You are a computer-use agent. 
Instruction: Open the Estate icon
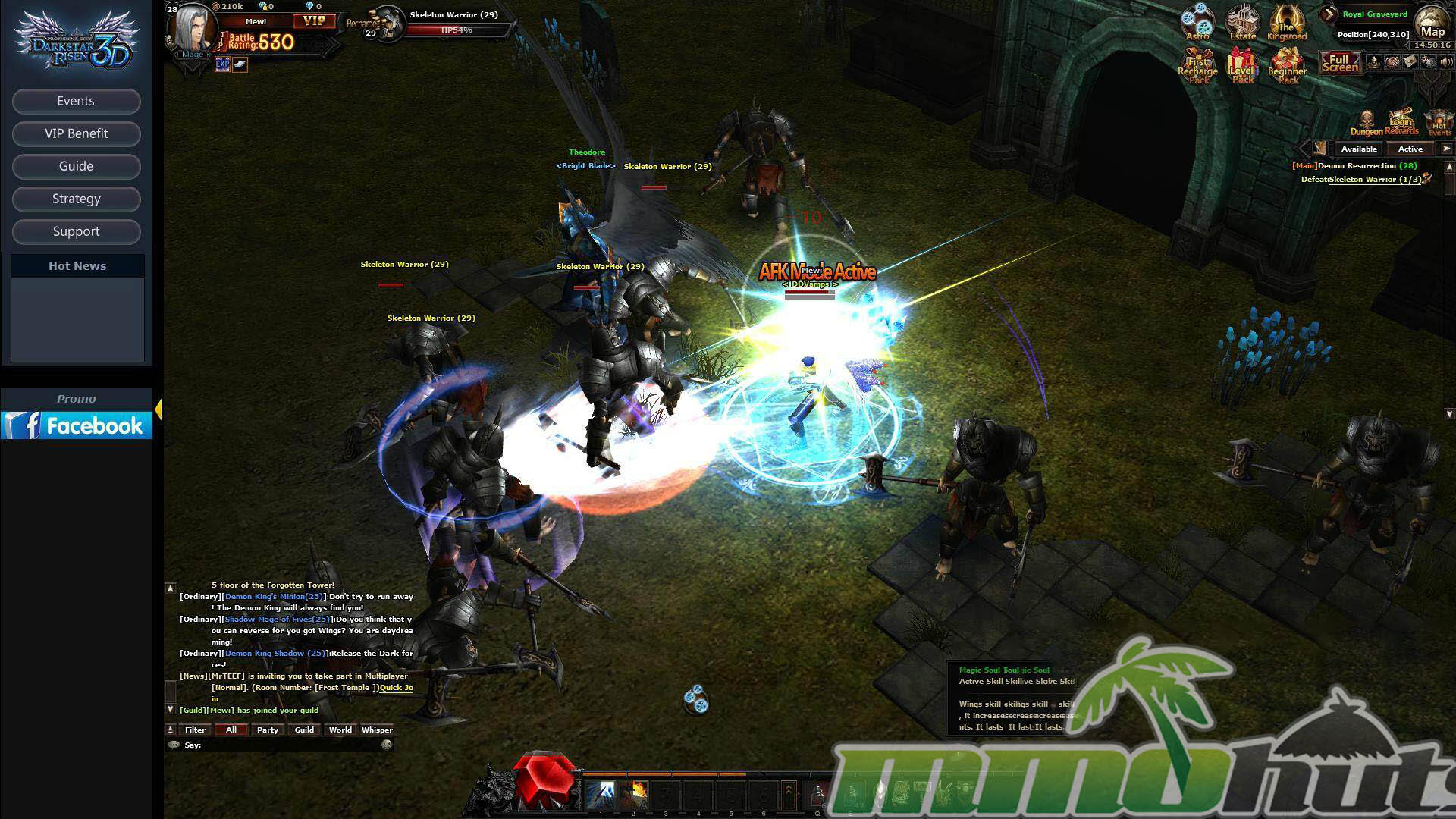[x=1243, y=22]
